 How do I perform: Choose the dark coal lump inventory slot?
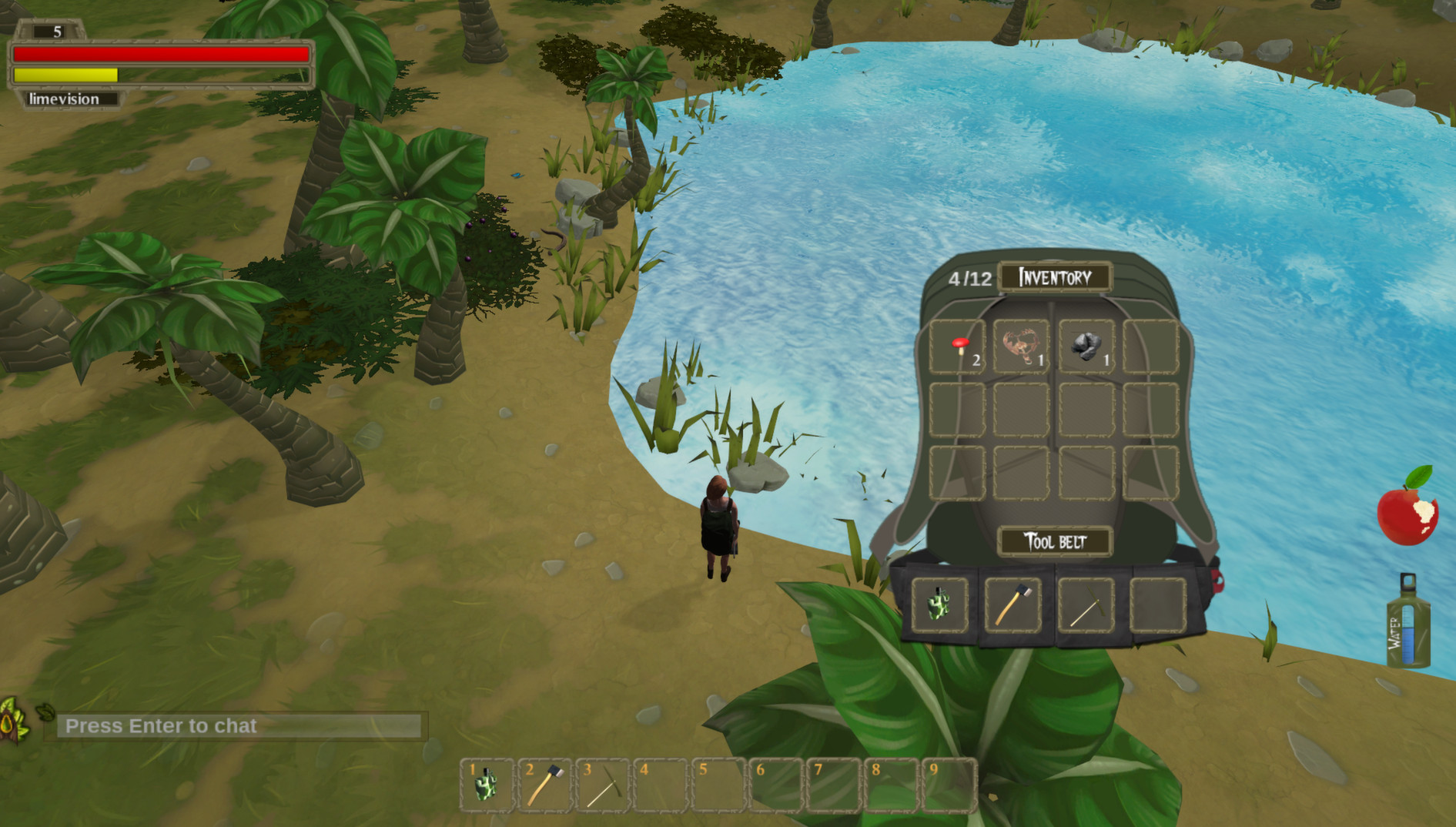[x=1086, y=347]
